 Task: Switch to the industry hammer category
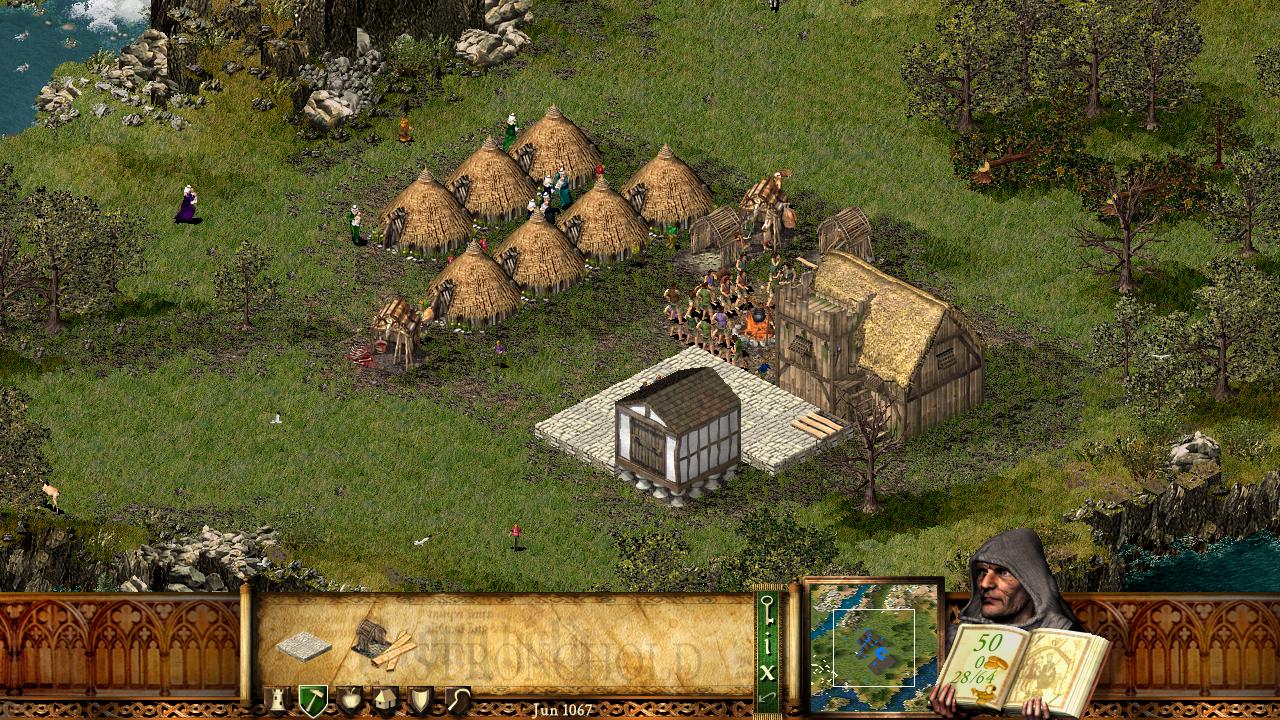(312, 699)
